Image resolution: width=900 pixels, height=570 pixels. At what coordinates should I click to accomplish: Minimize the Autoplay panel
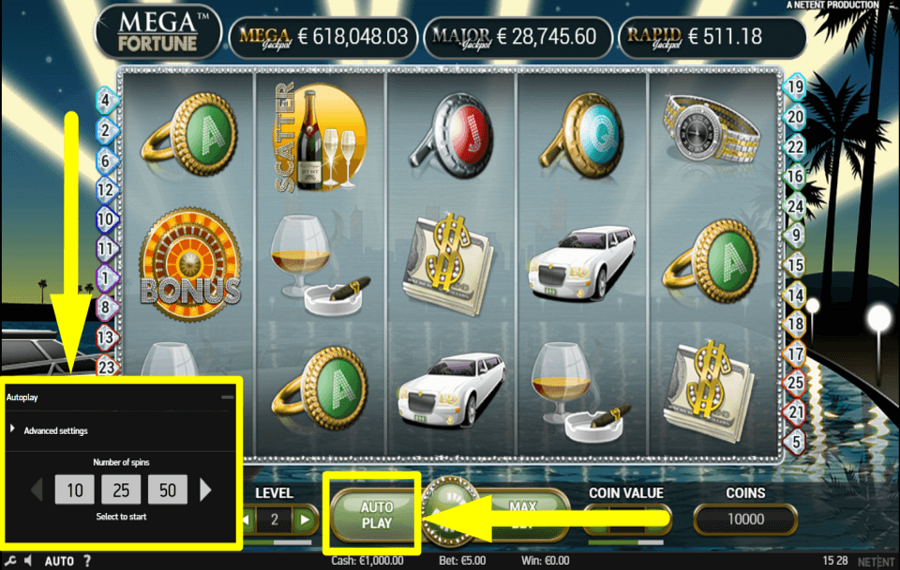[227, 397]
